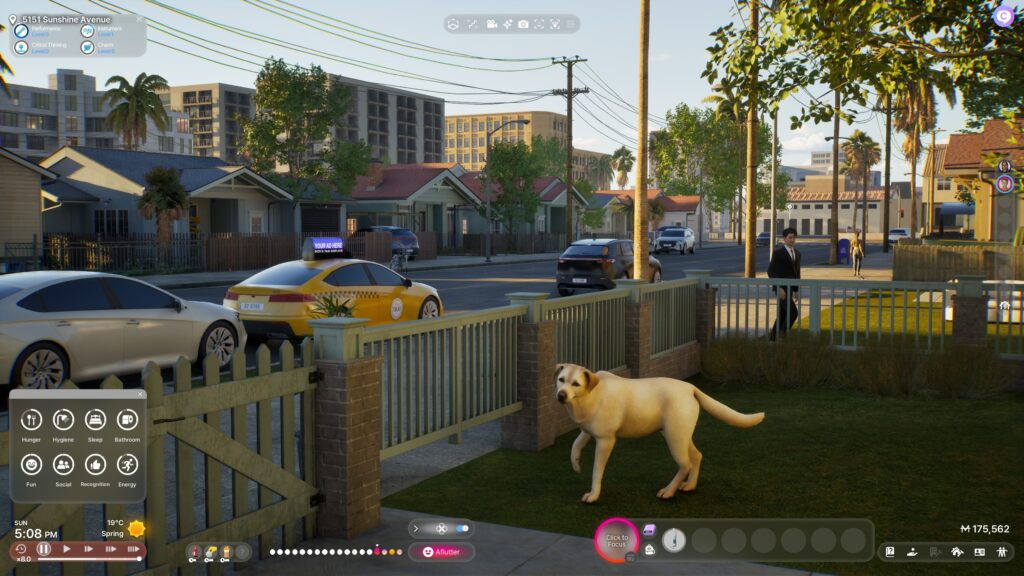The height and width of the screenshot is (576, 1024).
Task: Select the queued action slot
Action: 675,540
